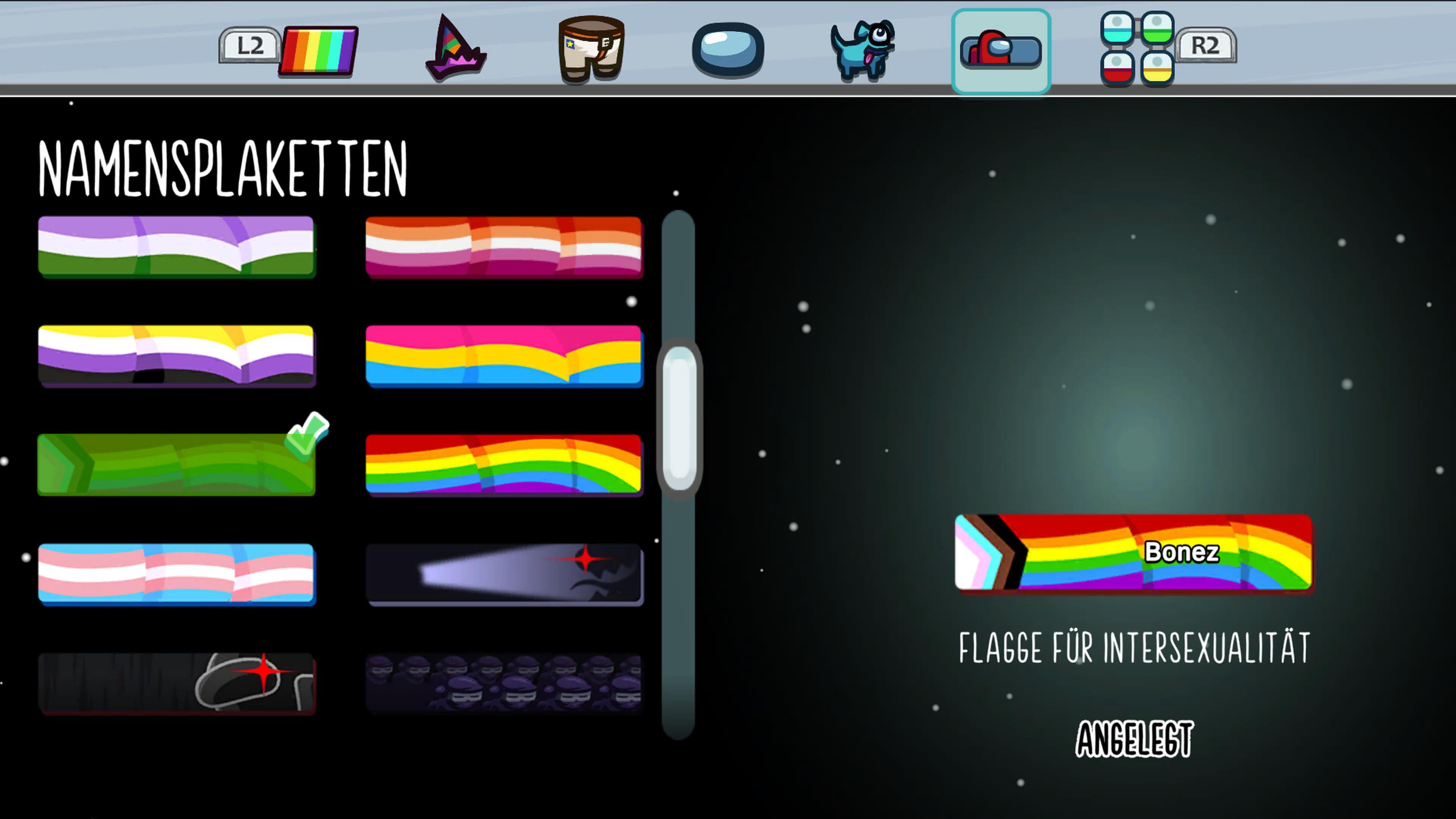
Task: Choose the blue-pink-white trans flag nameplate
Action: click(176, 574)
